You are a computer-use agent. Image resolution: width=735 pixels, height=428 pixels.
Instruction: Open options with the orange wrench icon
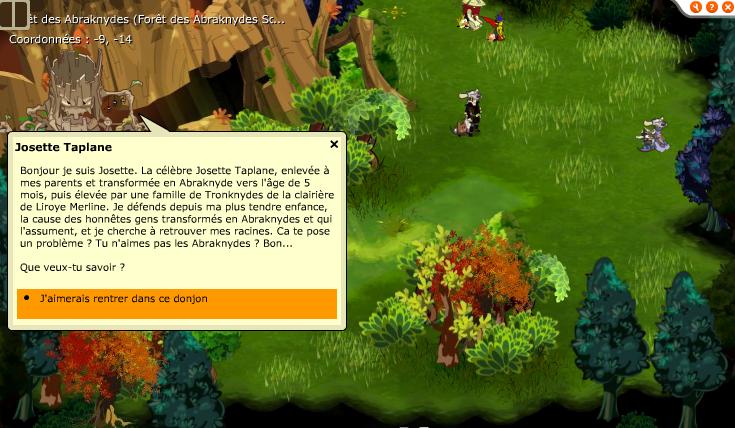697,7
